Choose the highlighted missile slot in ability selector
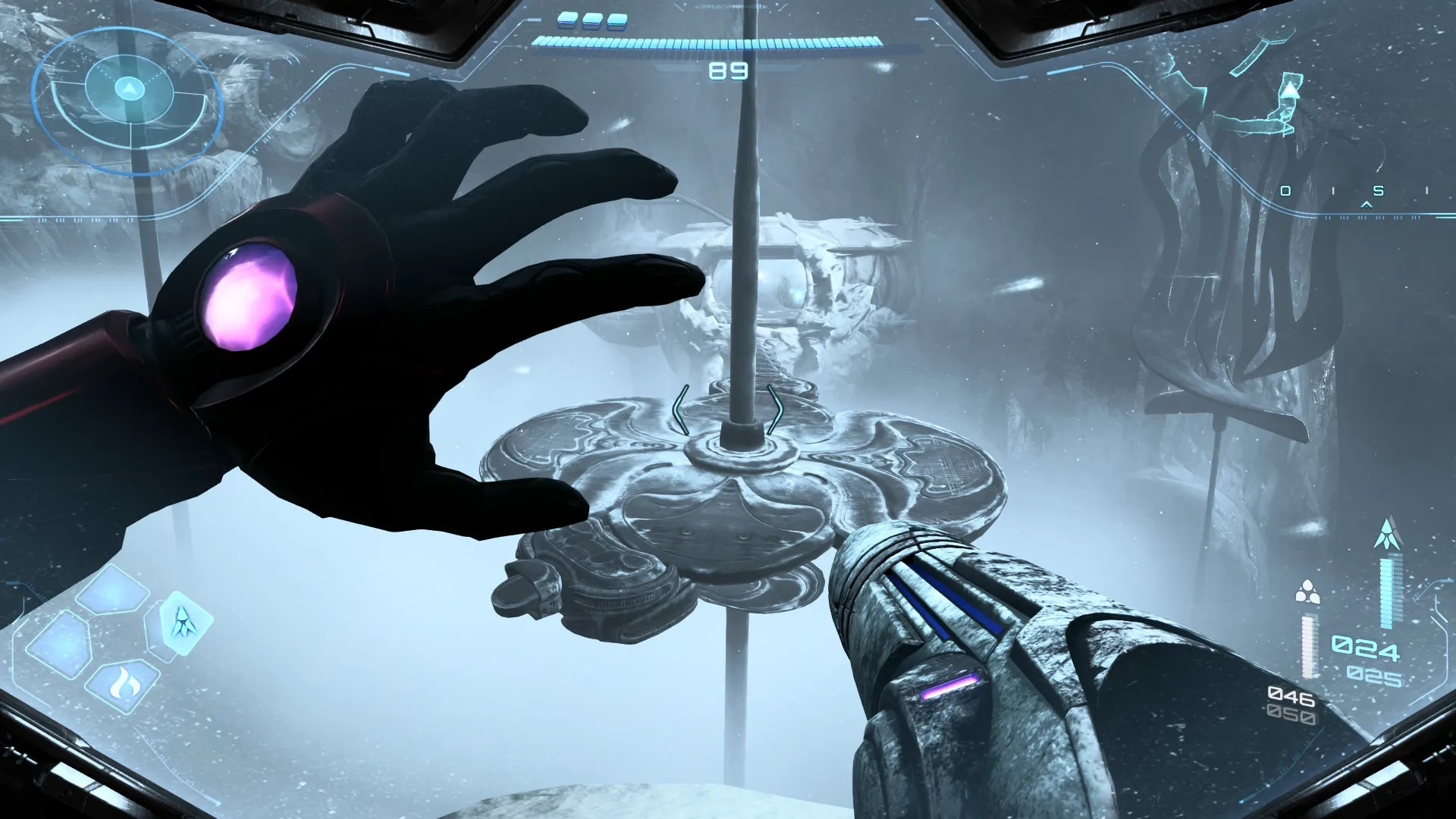Image resolution: width=1456 pixels, height=819 pixels. click(183, 623)
